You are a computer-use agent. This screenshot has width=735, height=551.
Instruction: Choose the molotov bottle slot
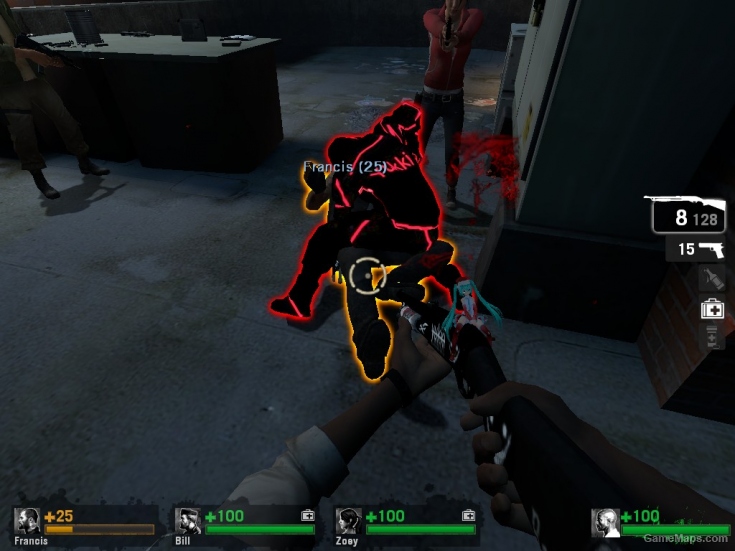711,279
